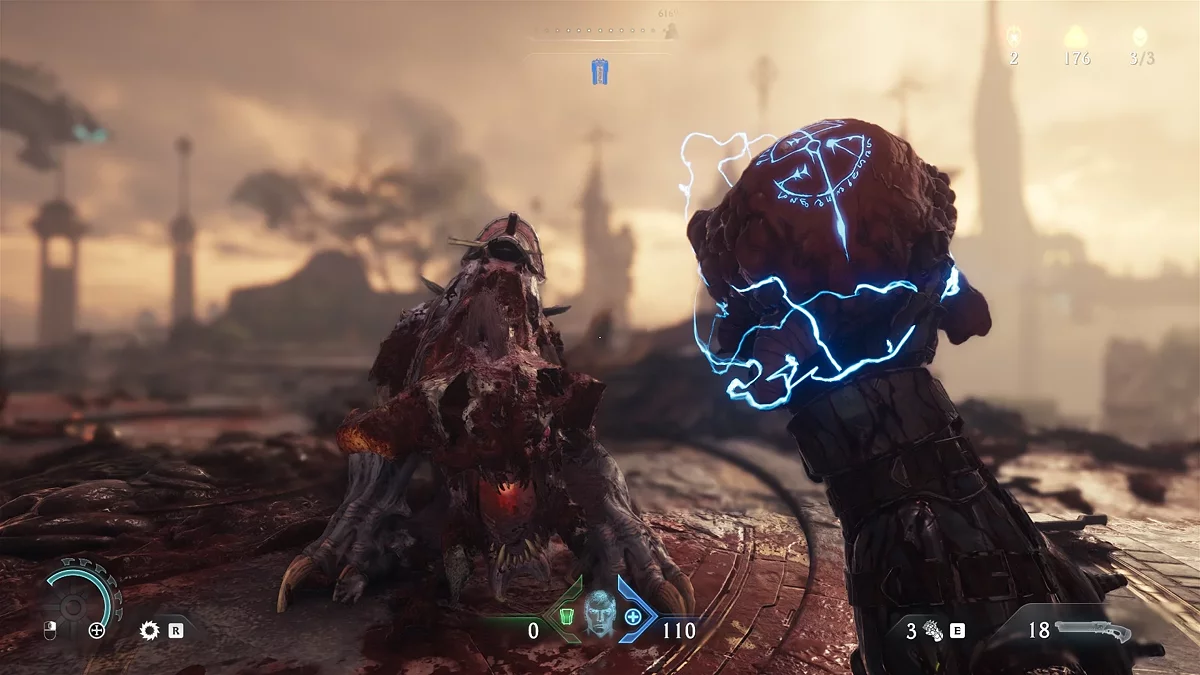Click the shield saw ability icon
The height and width of the screenshot is (675, 1200).
(x=151, y=630)
